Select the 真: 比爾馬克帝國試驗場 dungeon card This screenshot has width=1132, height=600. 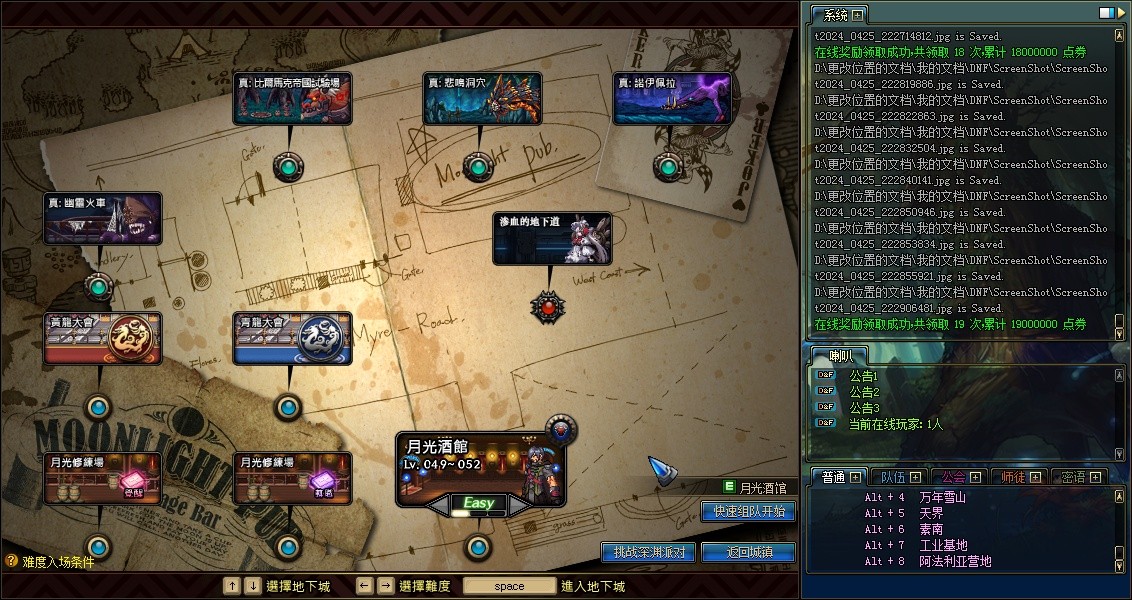(292, 98)
